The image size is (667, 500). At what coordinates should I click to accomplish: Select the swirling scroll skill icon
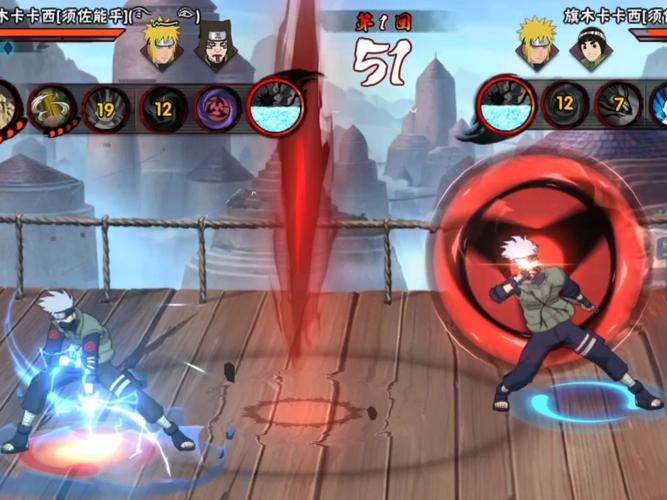click(50, 107)
